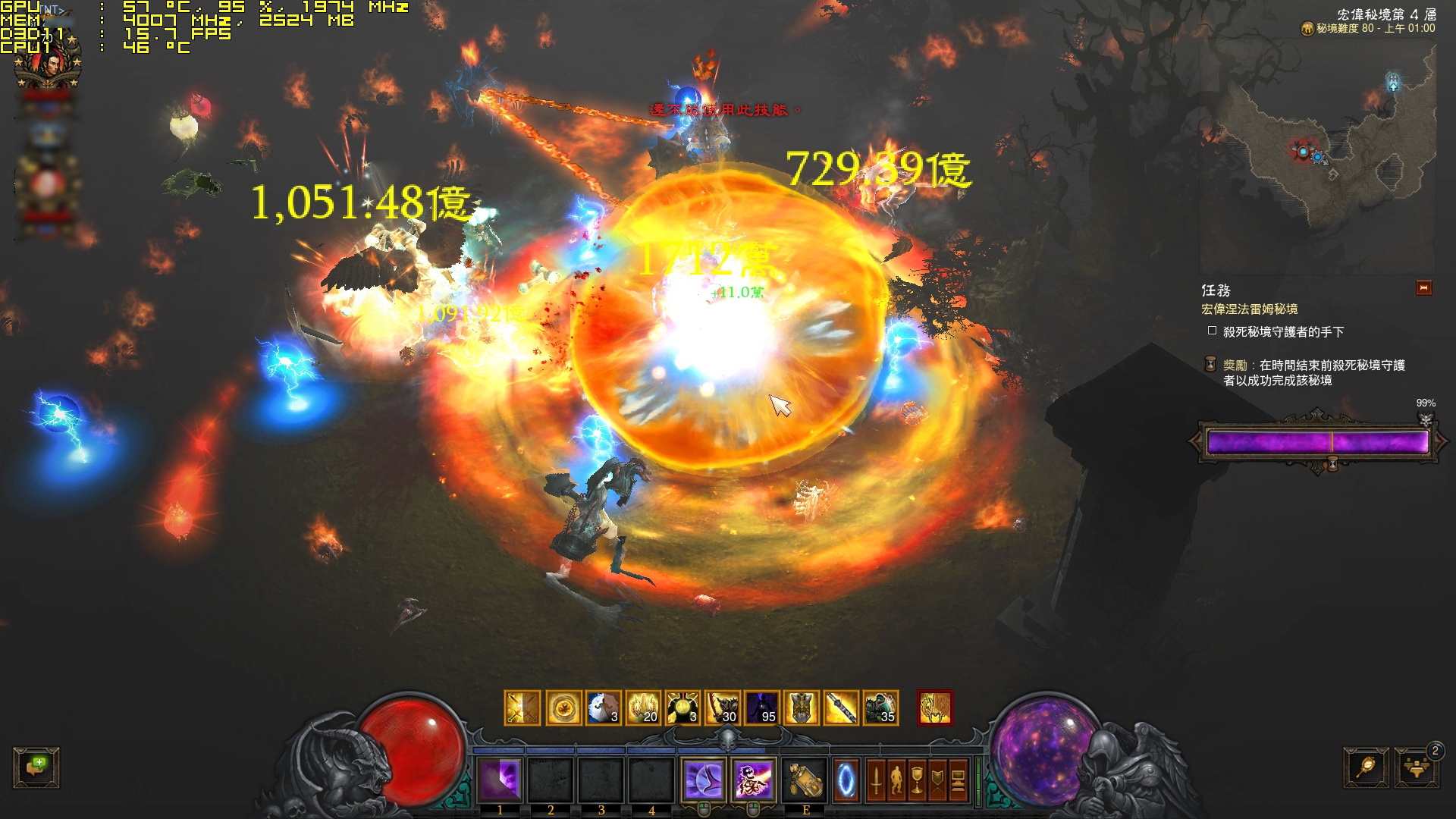The width and height of the screenshot is (1456, 819).
Task: Open the character inventory silhouette button
Action: click(896, 780)
